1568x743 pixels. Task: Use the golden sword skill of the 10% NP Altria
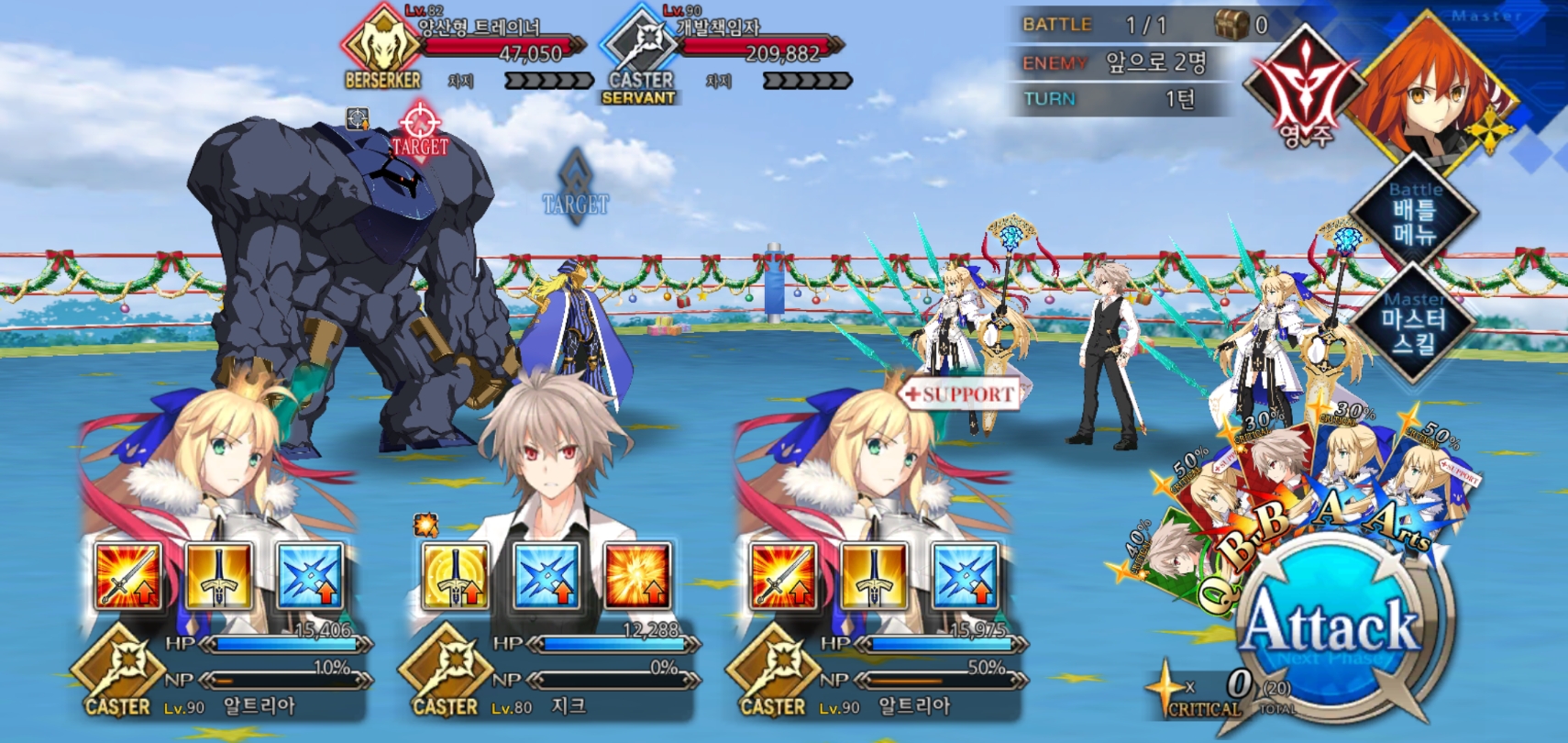[x=218, y=576]
